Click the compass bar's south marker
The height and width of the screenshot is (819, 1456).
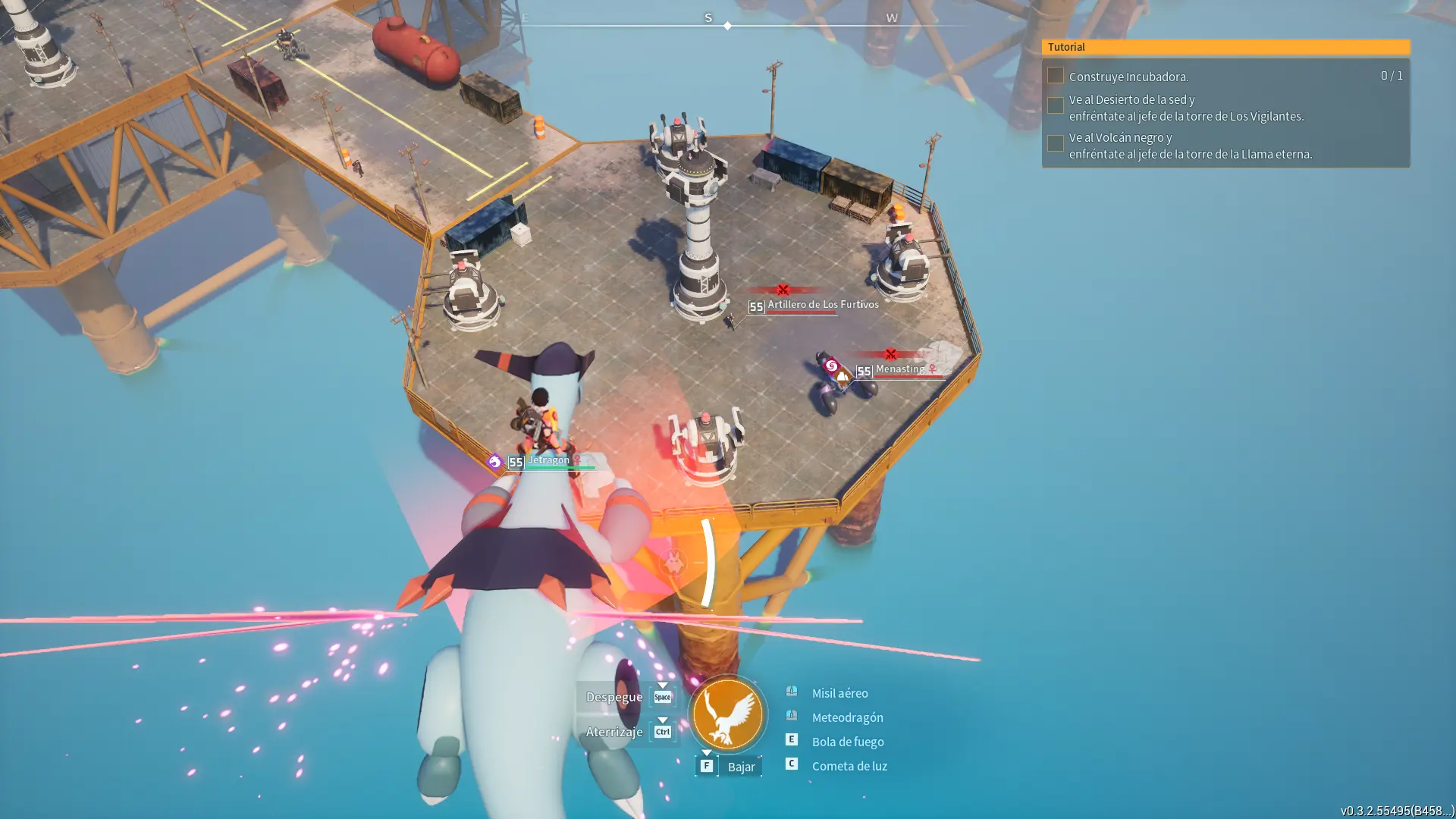(x=708, y=18)
